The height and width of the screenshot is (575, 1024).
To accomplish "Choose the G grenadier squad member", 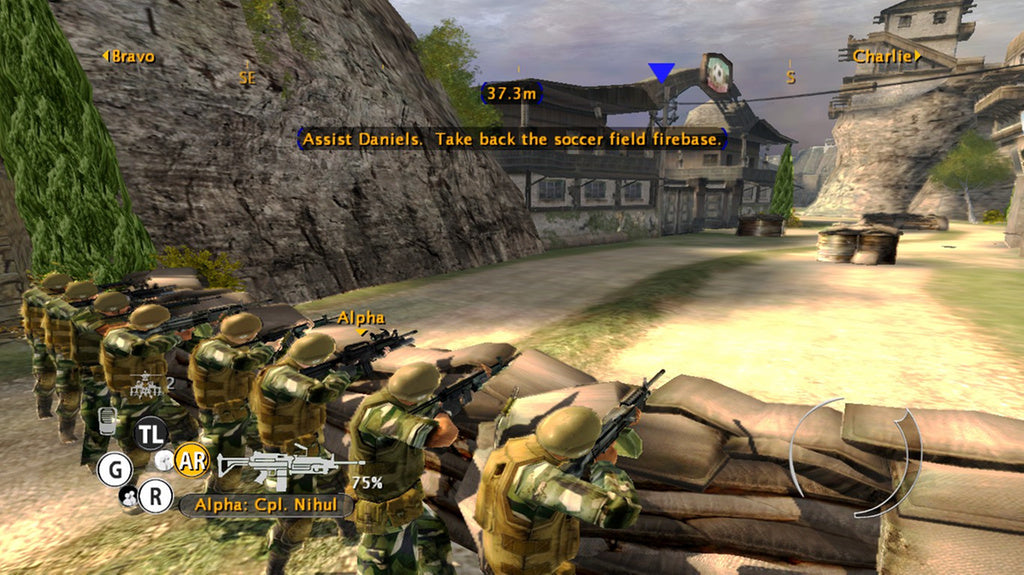I will [114, 468].
